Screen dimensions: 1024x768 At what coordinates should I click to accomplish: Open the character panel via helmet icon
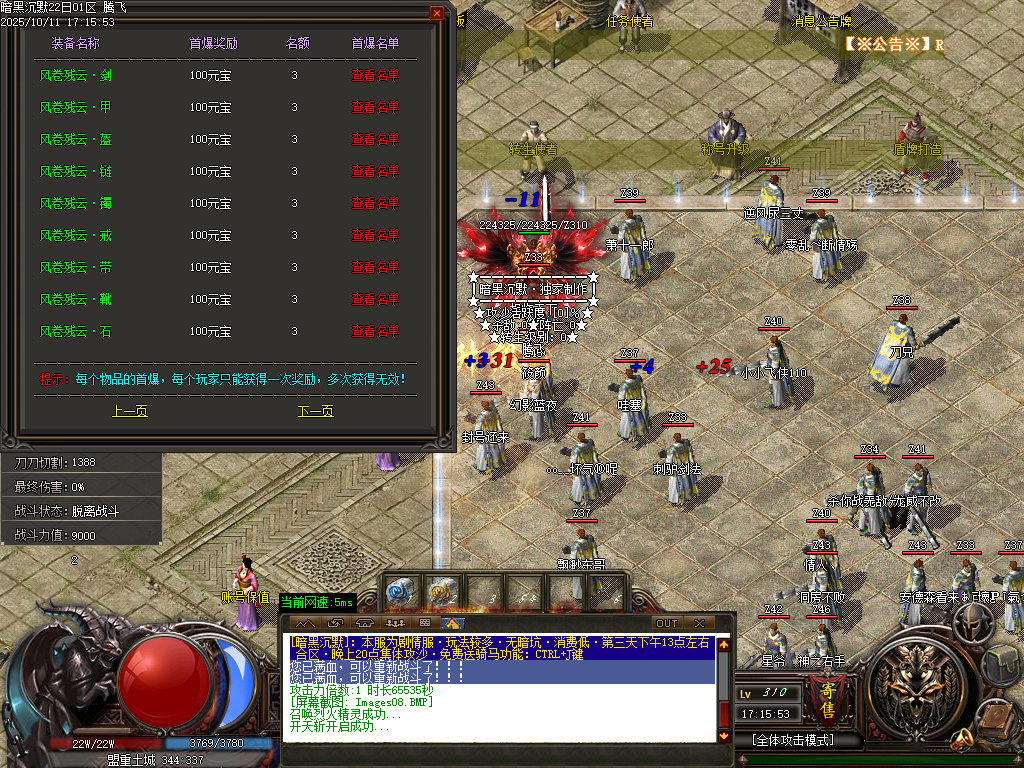(x=971, y=625)
